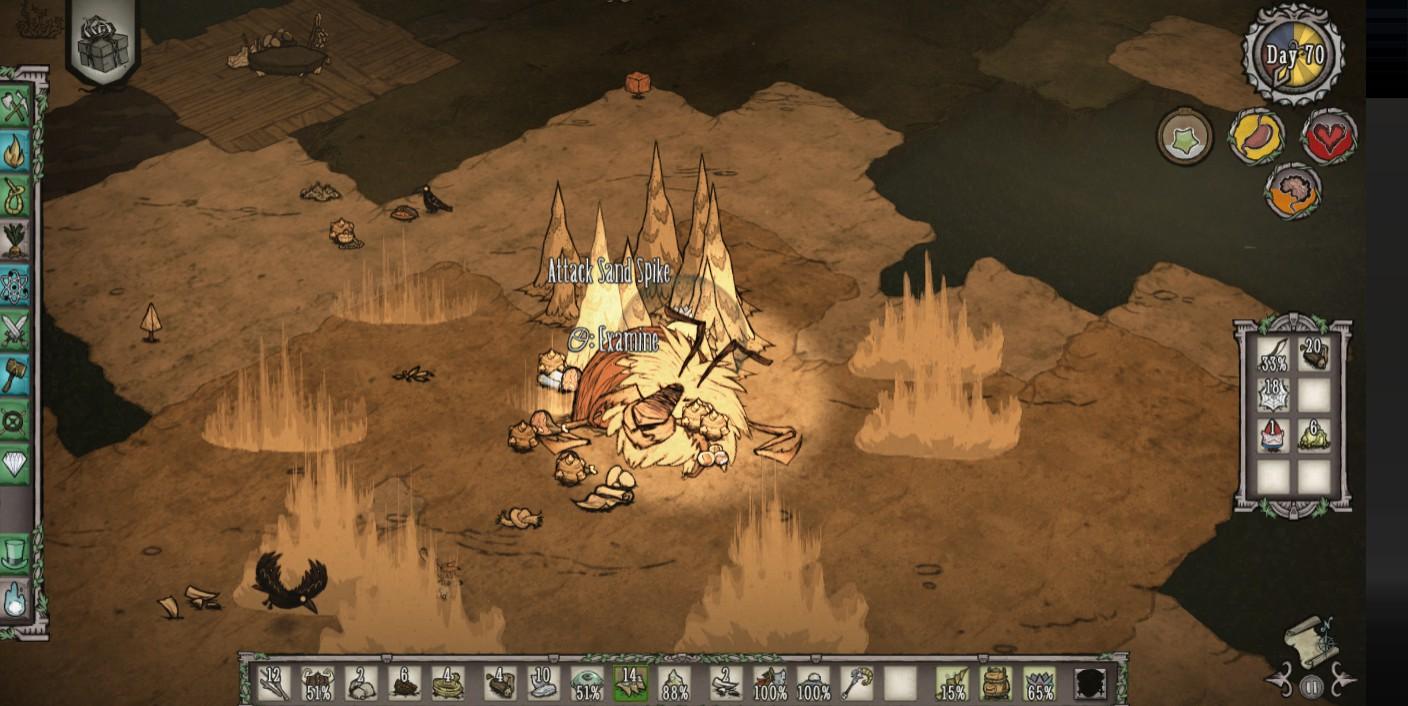
Task: Select the twigs stack in inventory
Action: 273,683
